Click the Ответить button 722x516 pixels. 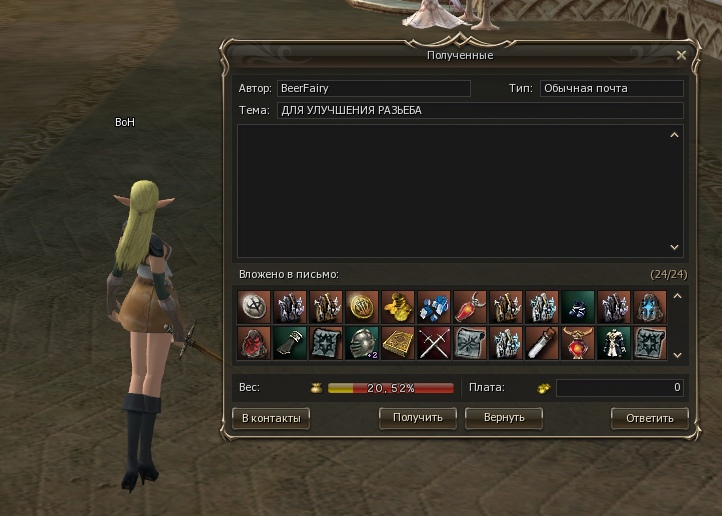(650, 418)
